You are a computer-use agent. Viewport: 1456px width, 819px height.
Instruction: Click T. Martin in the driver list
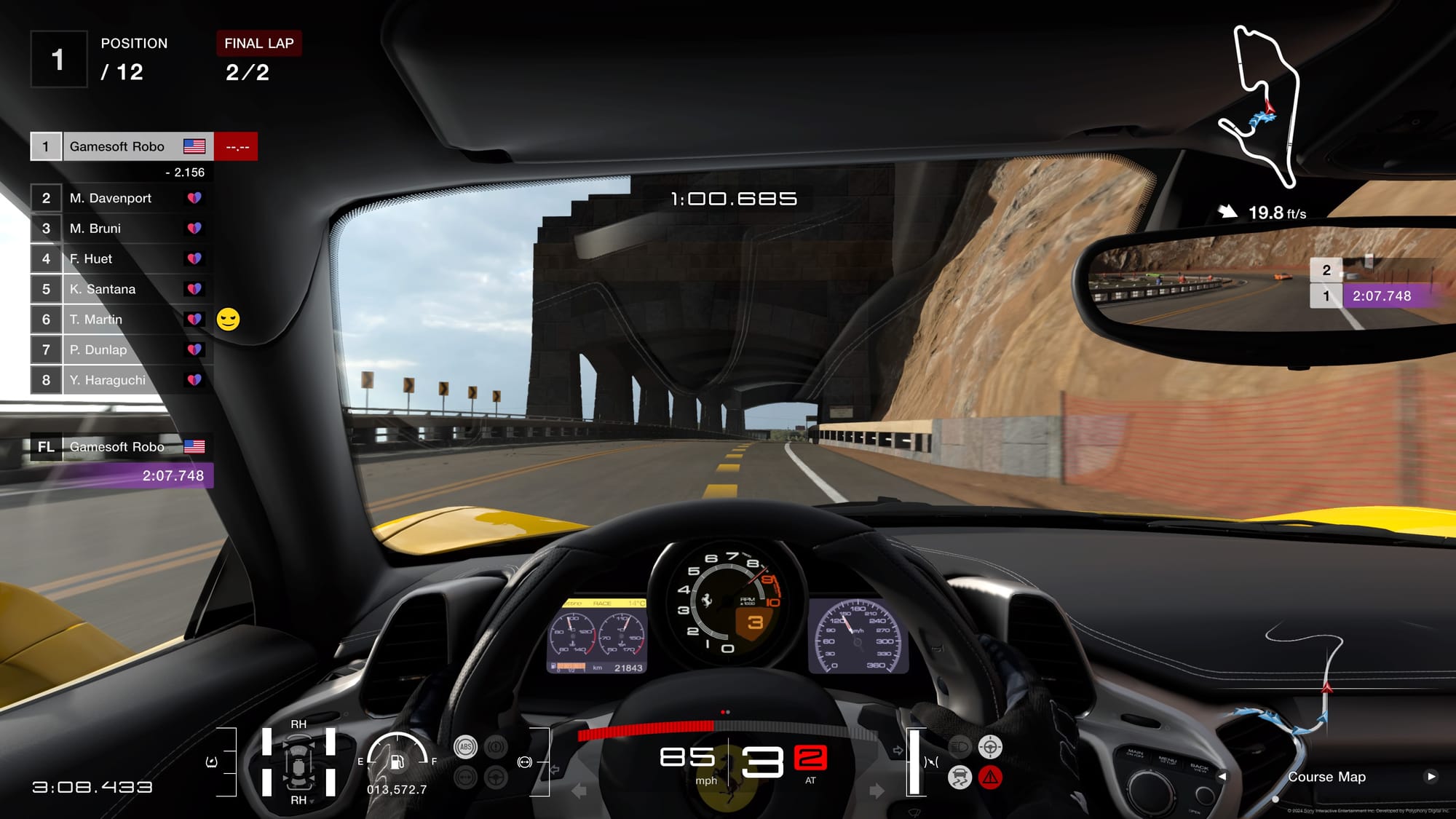[122, 320]
